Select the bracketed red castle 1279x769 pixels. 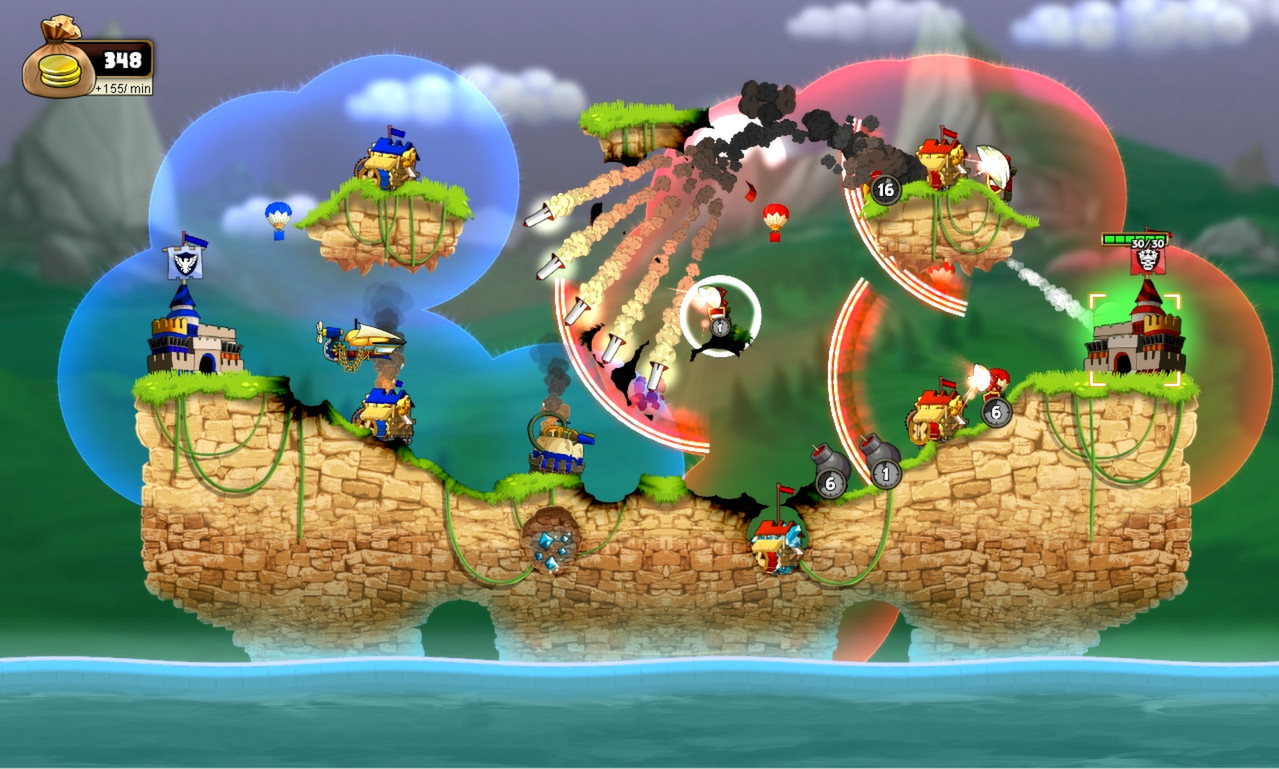[x=1135, y=335]
